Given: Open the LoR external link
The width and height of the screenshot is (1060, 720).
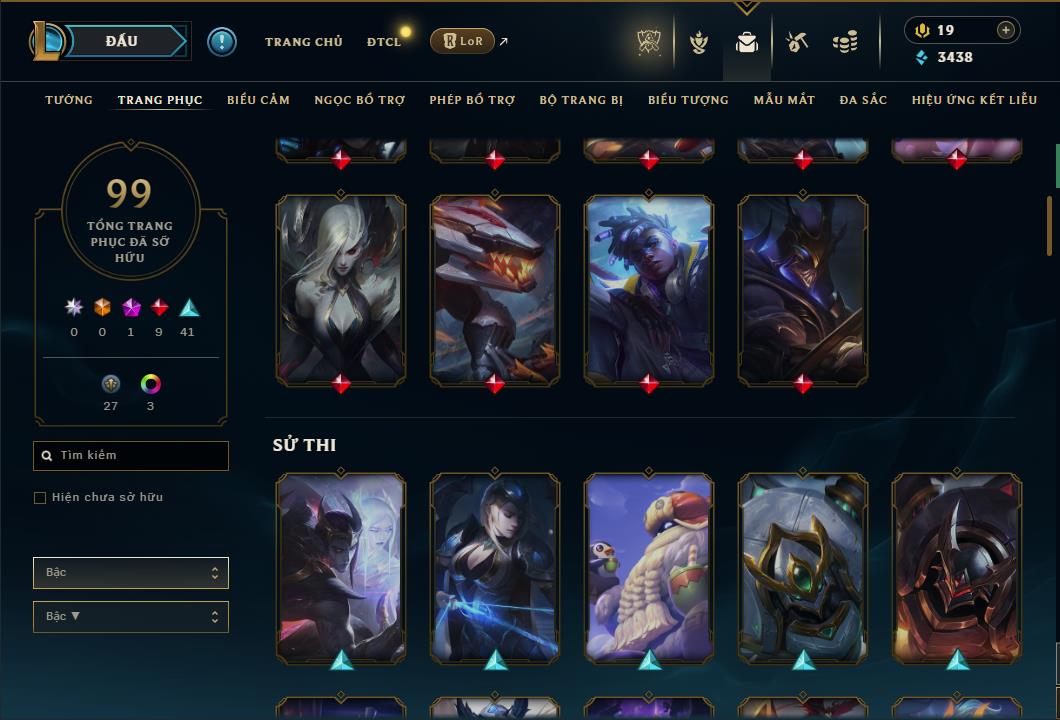Looking at the screenshot, I should pyautogui.click(x=462, y=41).
